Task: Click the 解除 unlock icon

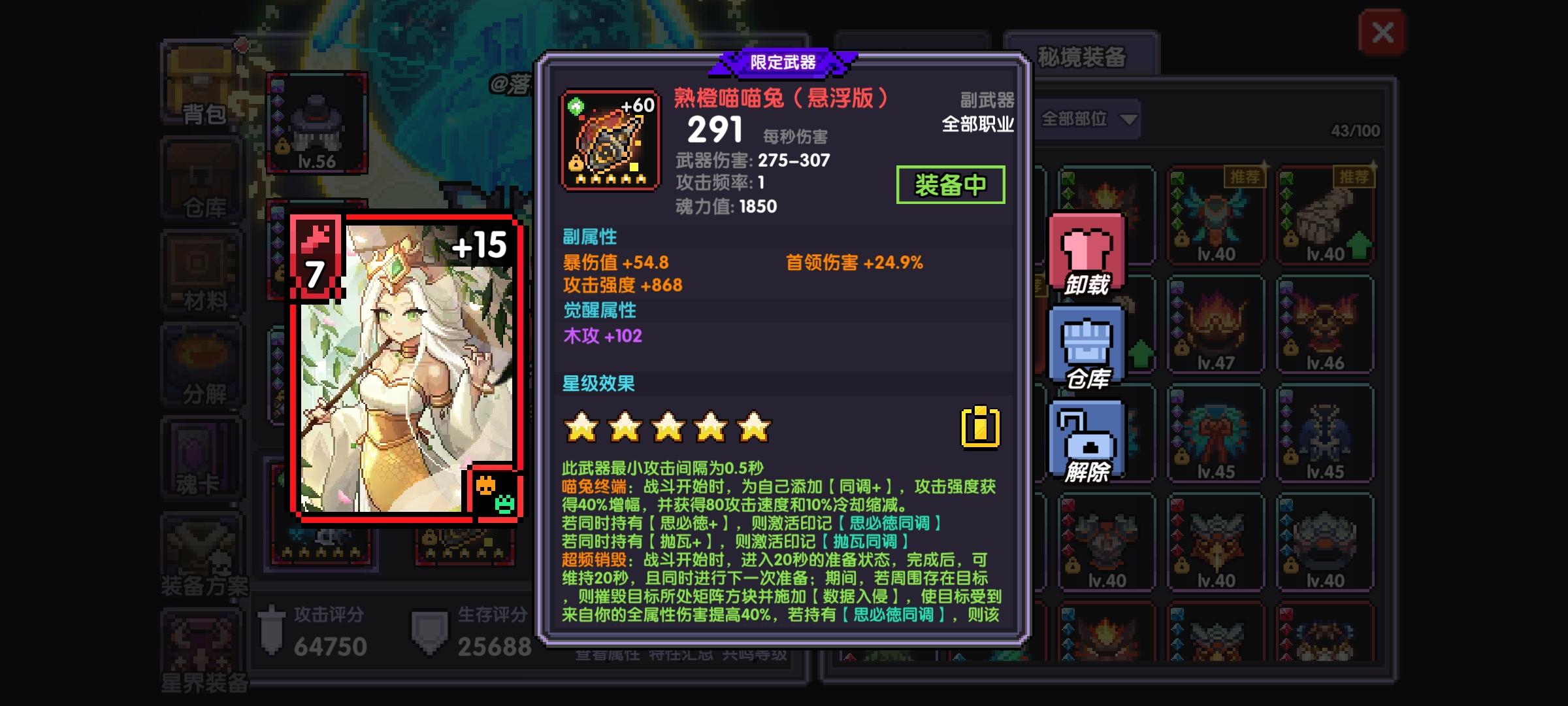Action: [x=1086, y=437]
